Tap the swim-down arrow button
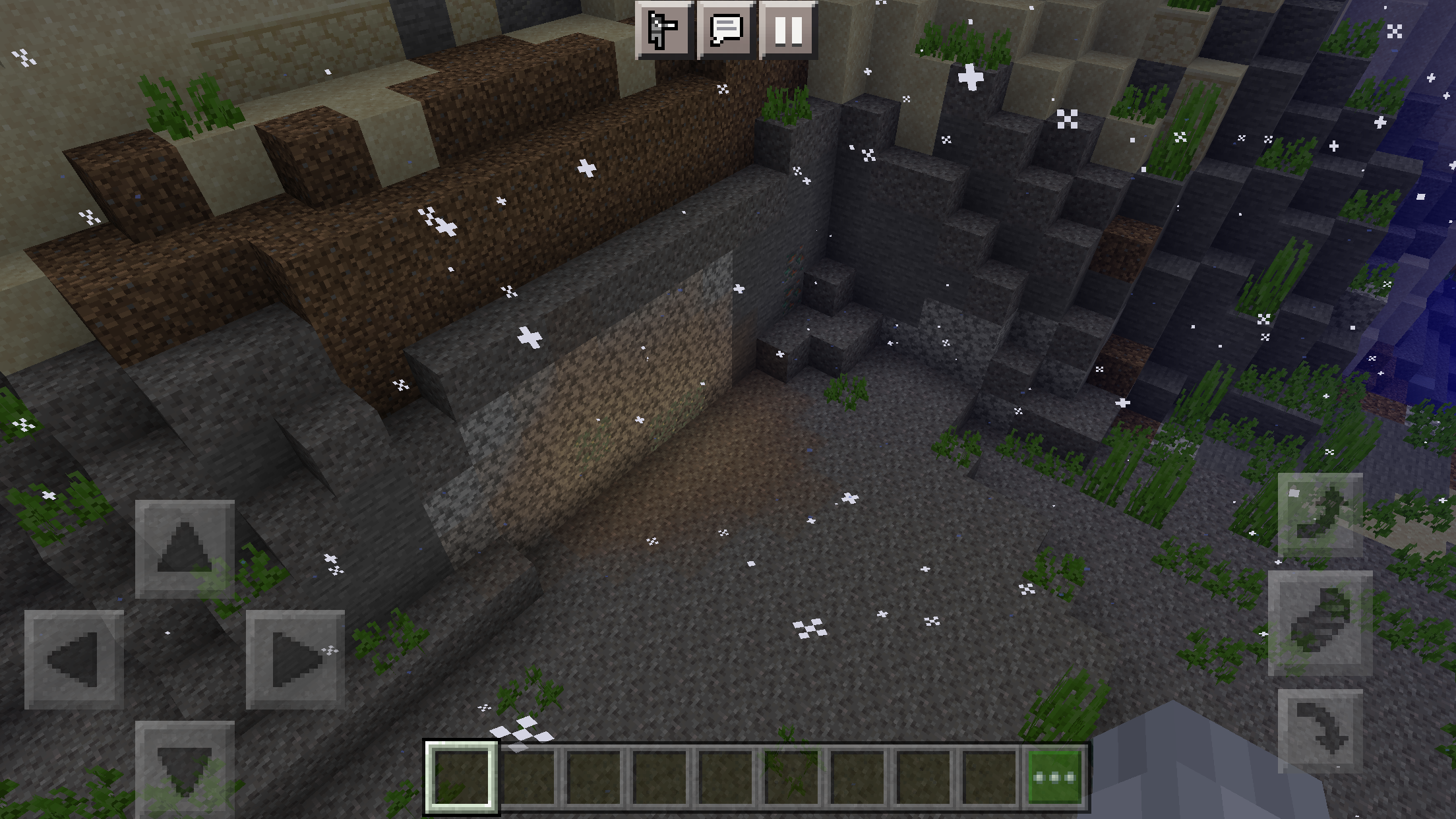1456x819 pixels. [1320, 731]
